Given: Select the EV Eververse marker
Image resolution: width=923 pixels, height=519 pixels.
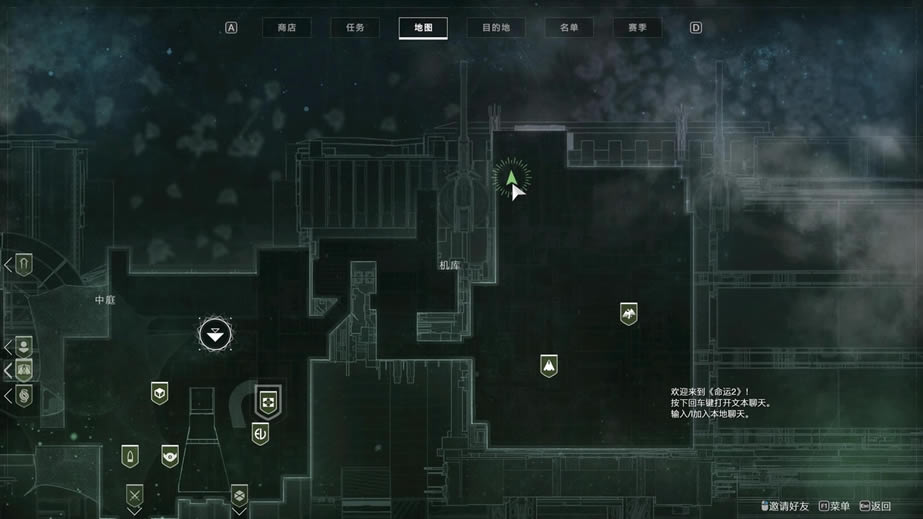Looking at the screenshot, I should [260, 434].
